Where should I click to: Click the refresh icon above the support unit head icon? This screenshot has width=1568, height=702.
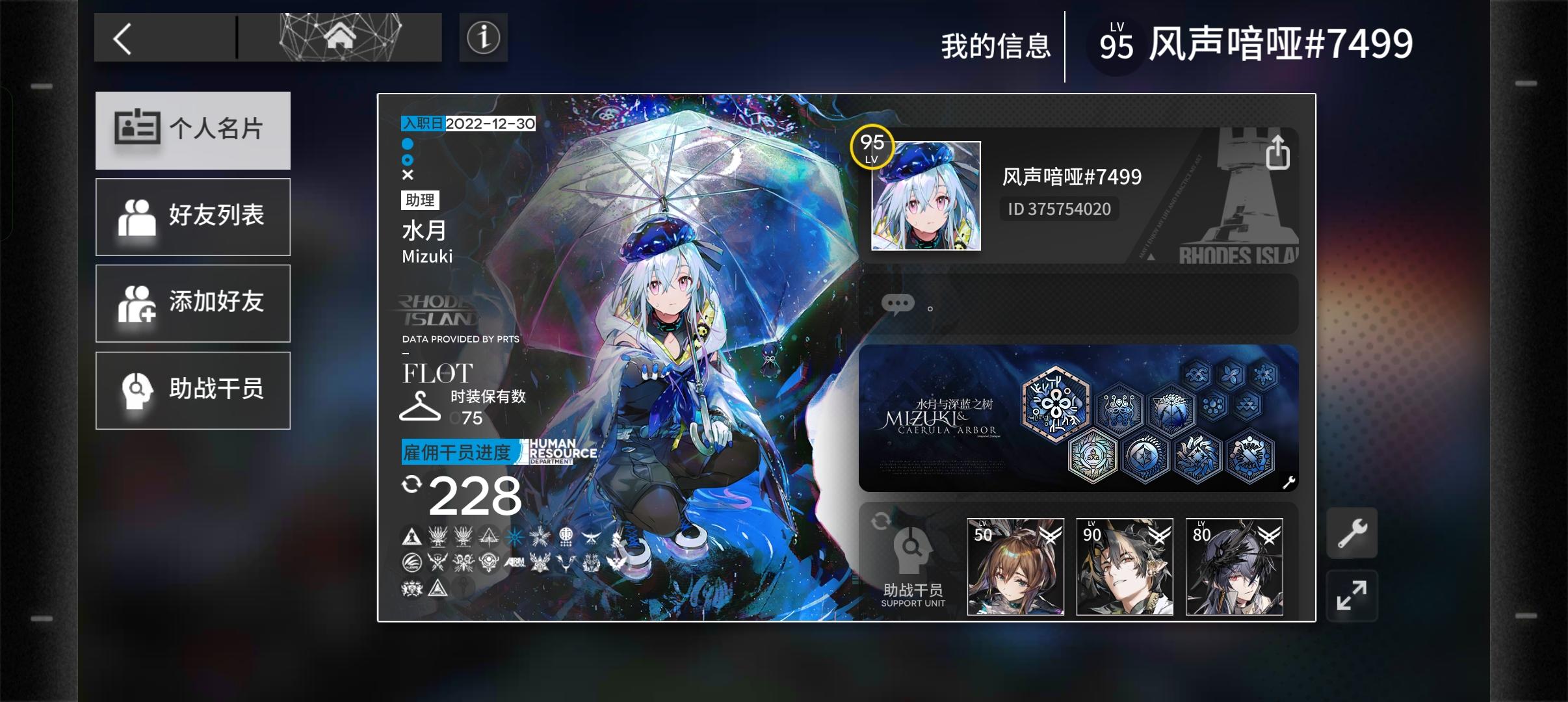(881, 520)
